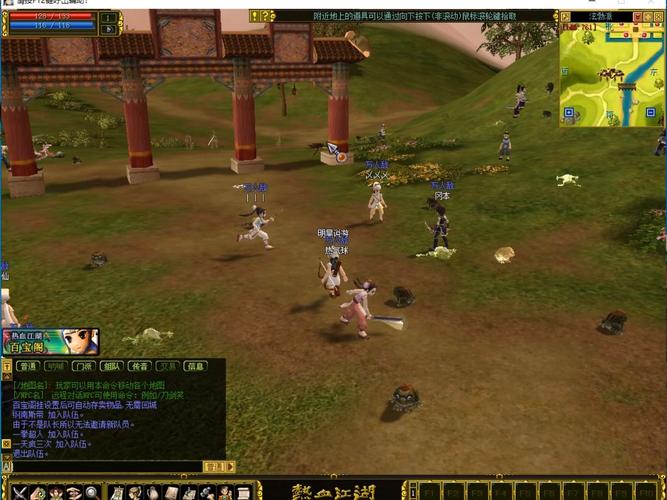Open the 传音 whisper chat tab
Screen dimensions: 667x500
[140, 366]
